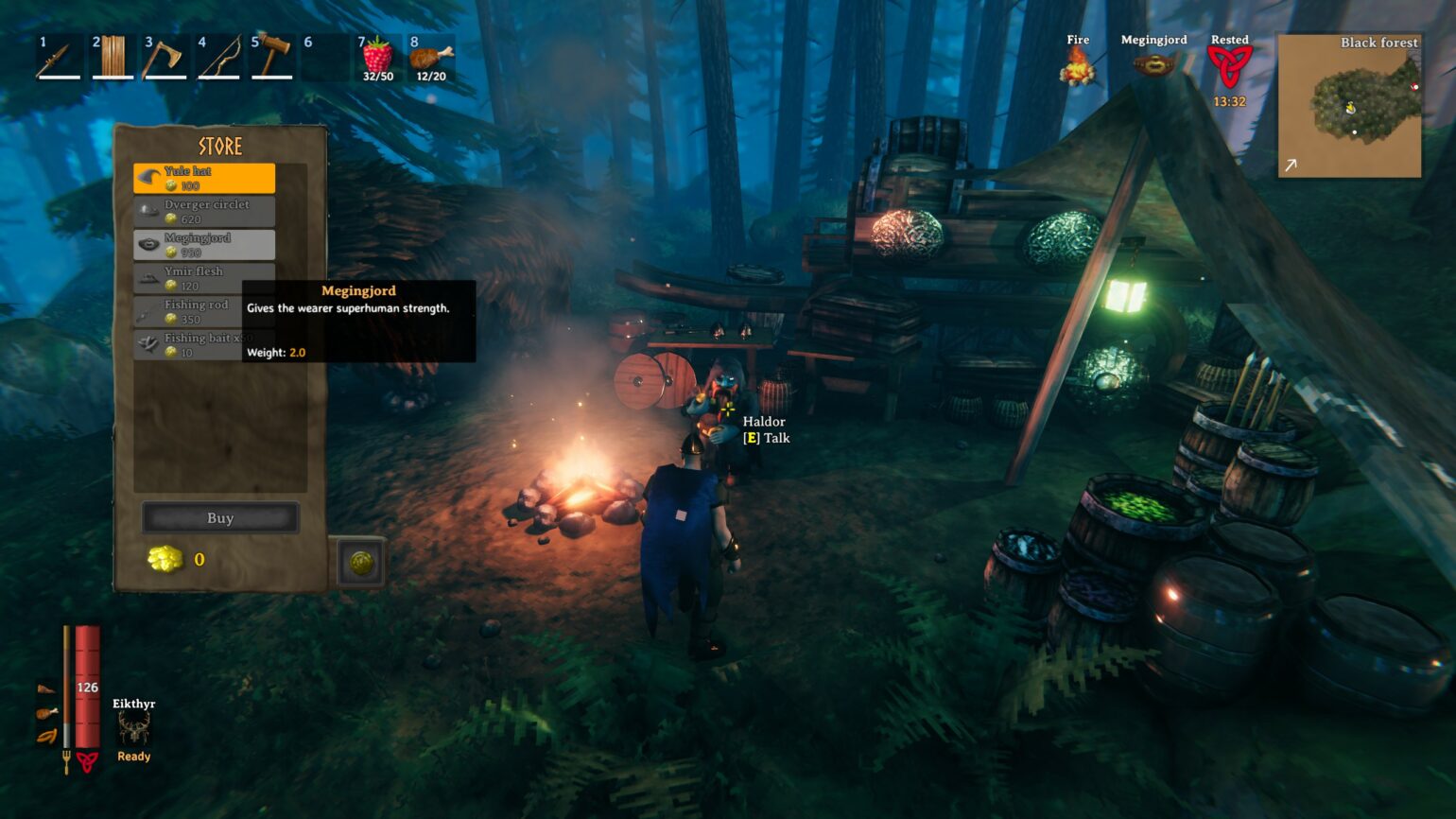Click the Megingjord status effect icon
The height and width of the screenshot is (819, 1456).
[1154, 66]
